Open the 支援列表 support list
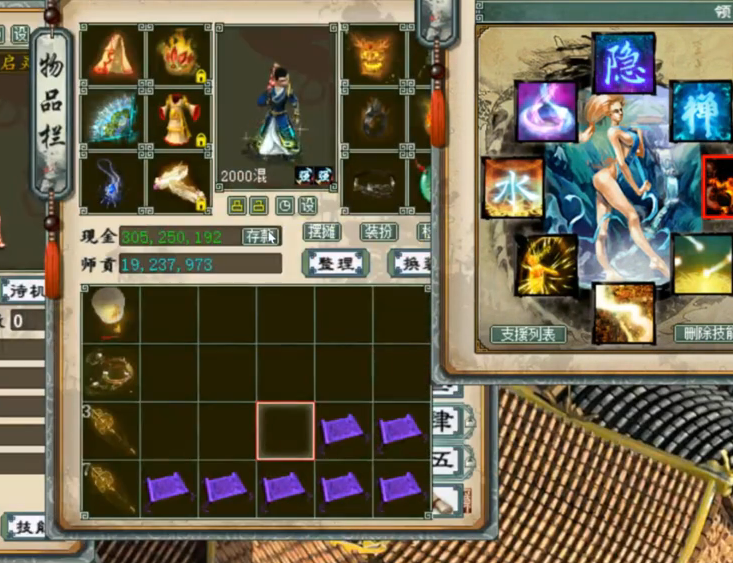Screen dimensions: 733x563 (528, 334)
